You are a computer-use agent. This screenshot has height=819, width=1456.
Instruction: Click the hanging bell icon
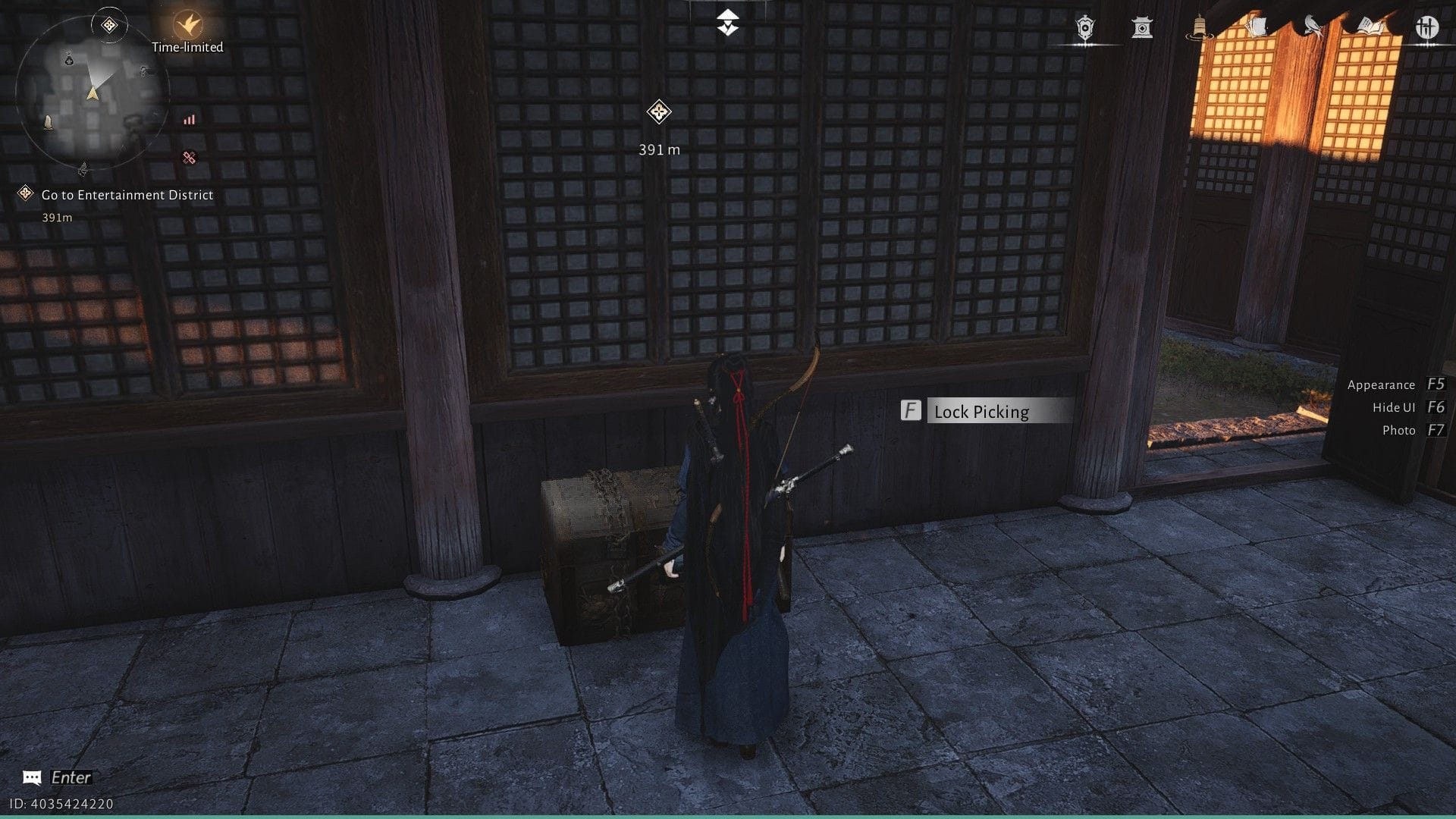[x=1198, y=24]
